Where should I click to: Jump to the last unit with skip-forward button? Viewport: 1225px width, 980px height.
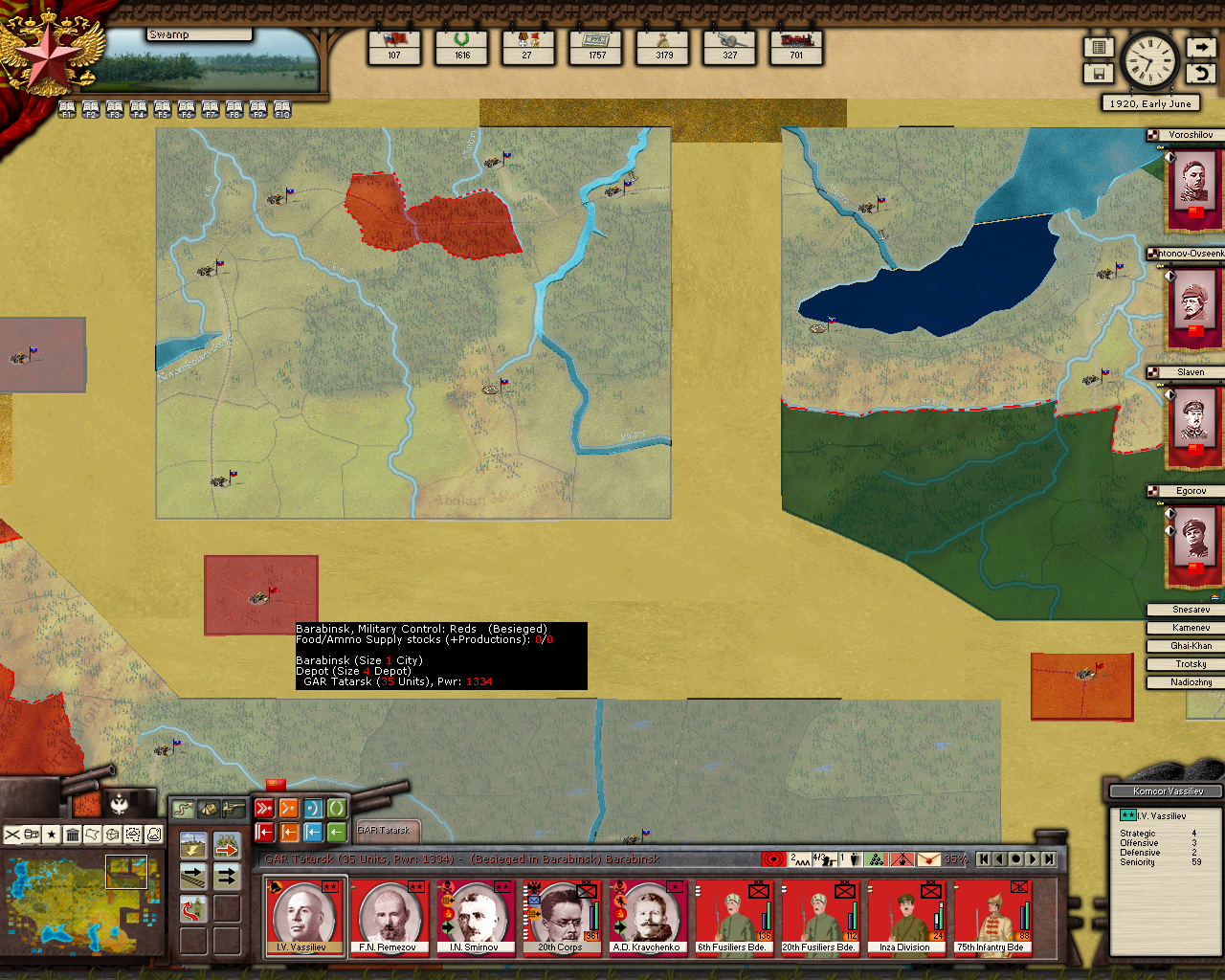pos(1049,859)
